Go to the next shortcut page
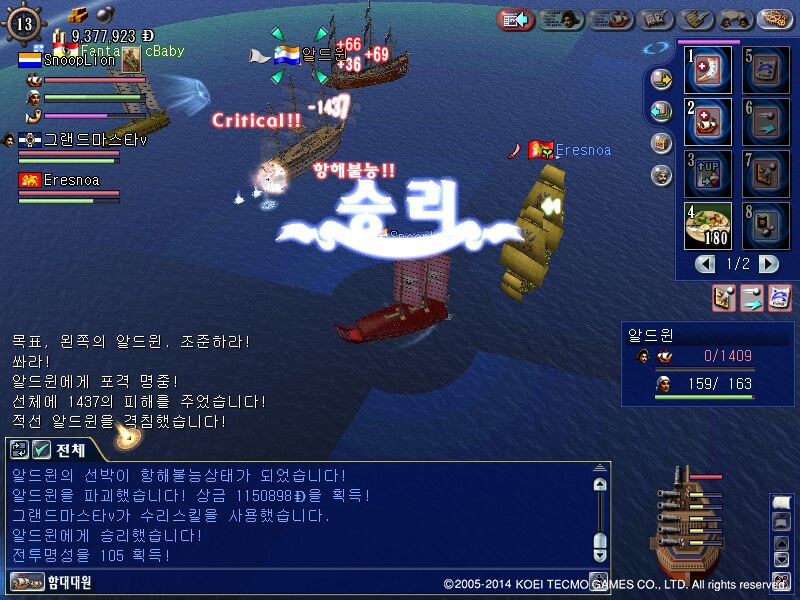Image resolution: width=800 pixels, height=600 pixels. point(768,265)
